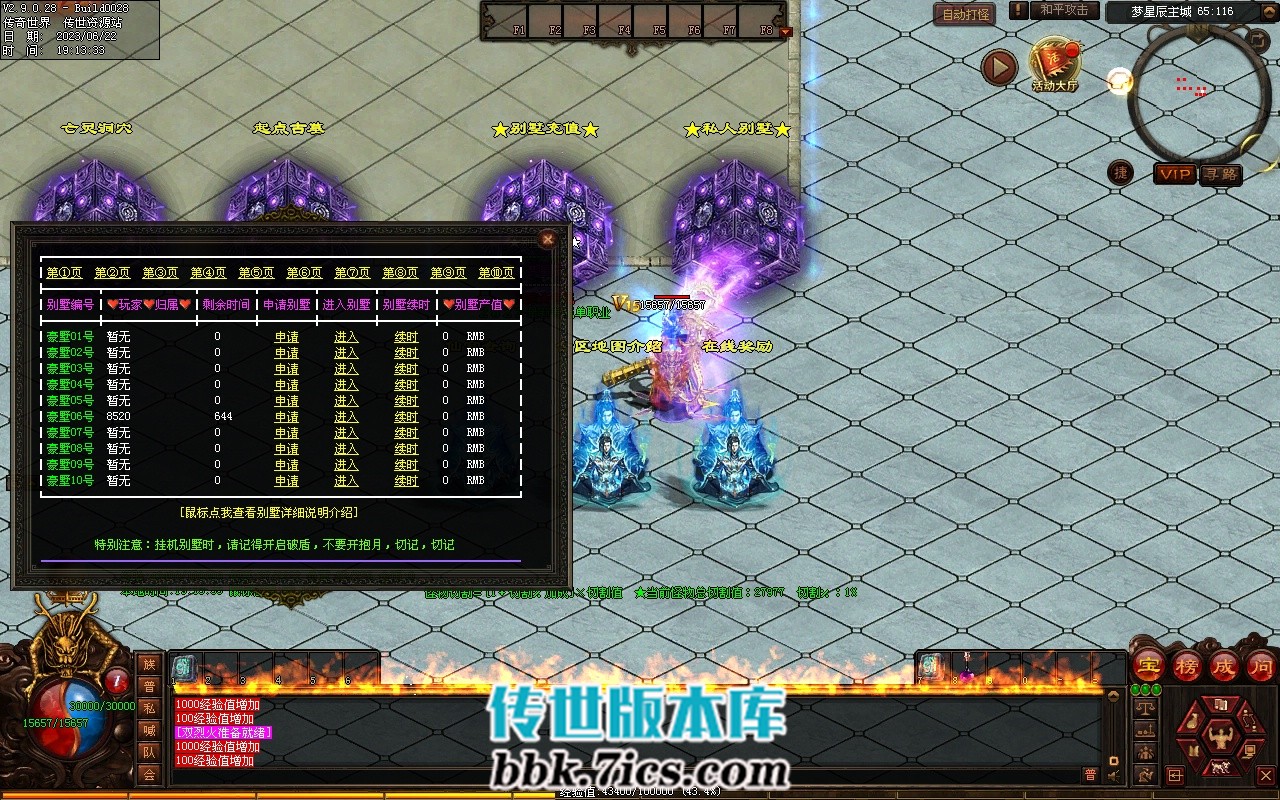Select the 队 team chat channel

(149, 752)
